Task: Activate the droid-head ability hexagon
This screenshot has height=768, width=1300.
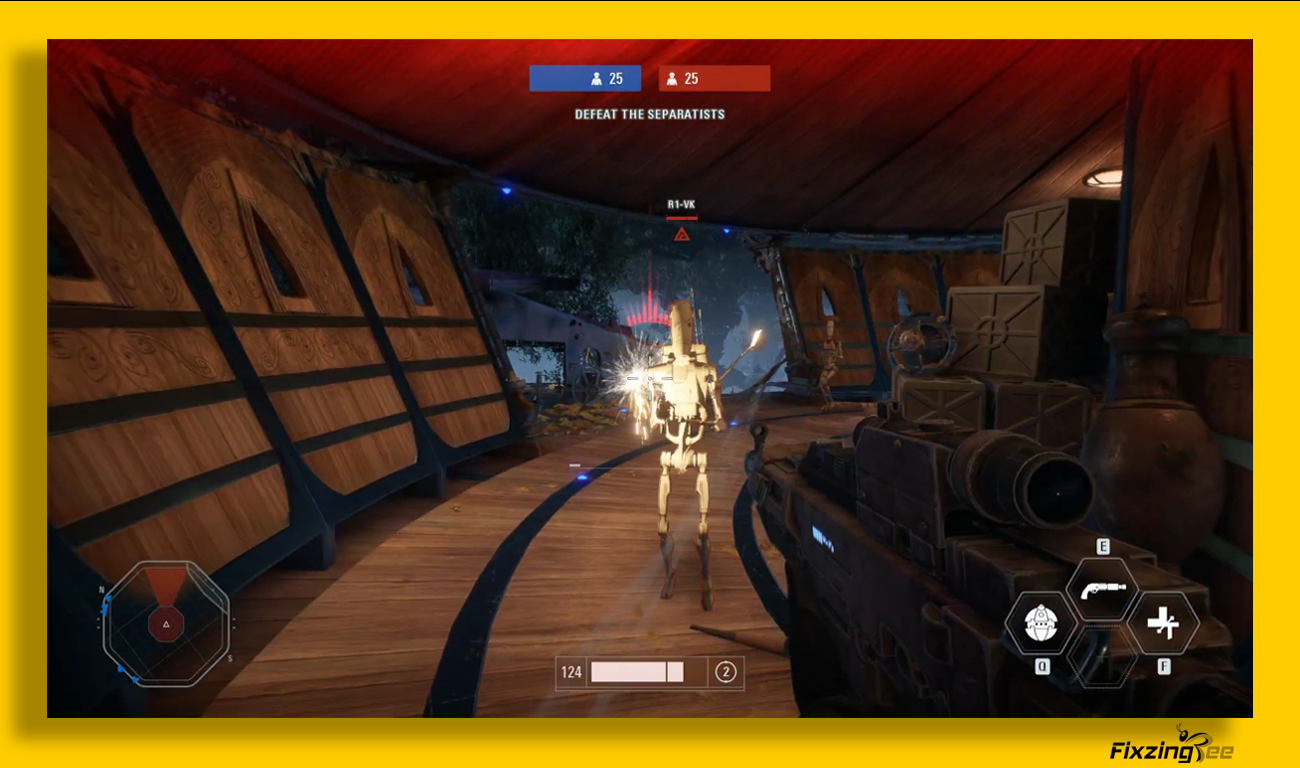Action: 1040,623
